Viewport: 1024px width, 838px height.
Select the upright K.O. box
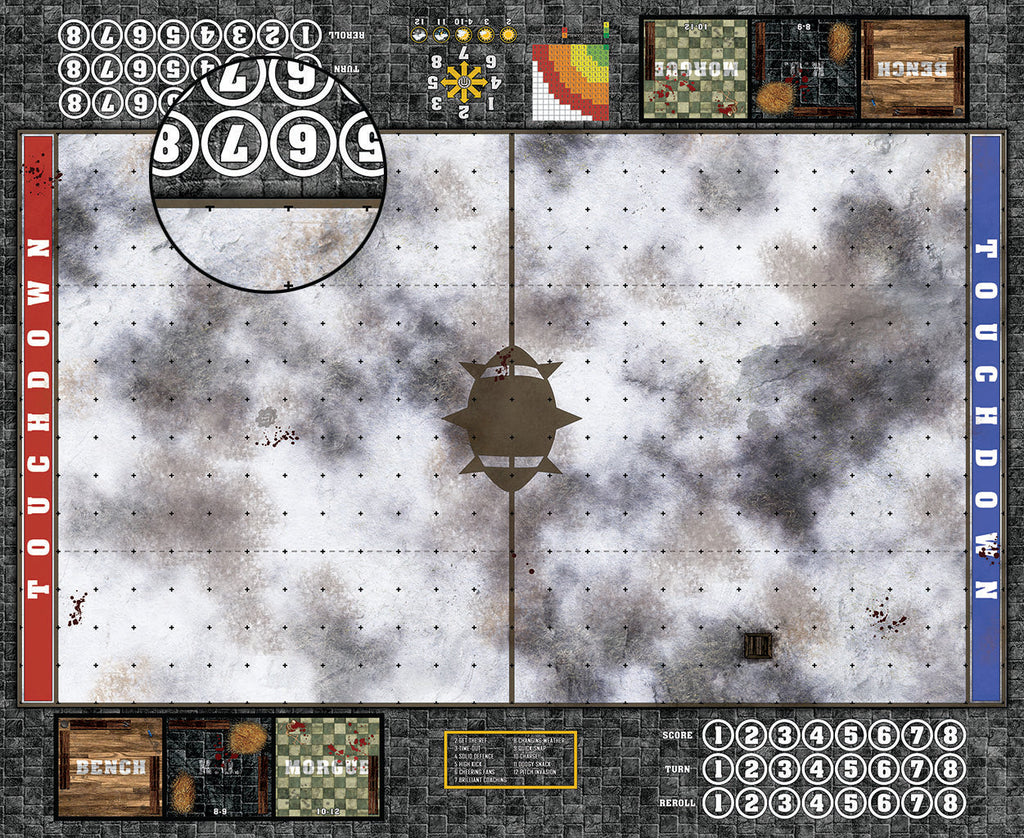point(219,767)
